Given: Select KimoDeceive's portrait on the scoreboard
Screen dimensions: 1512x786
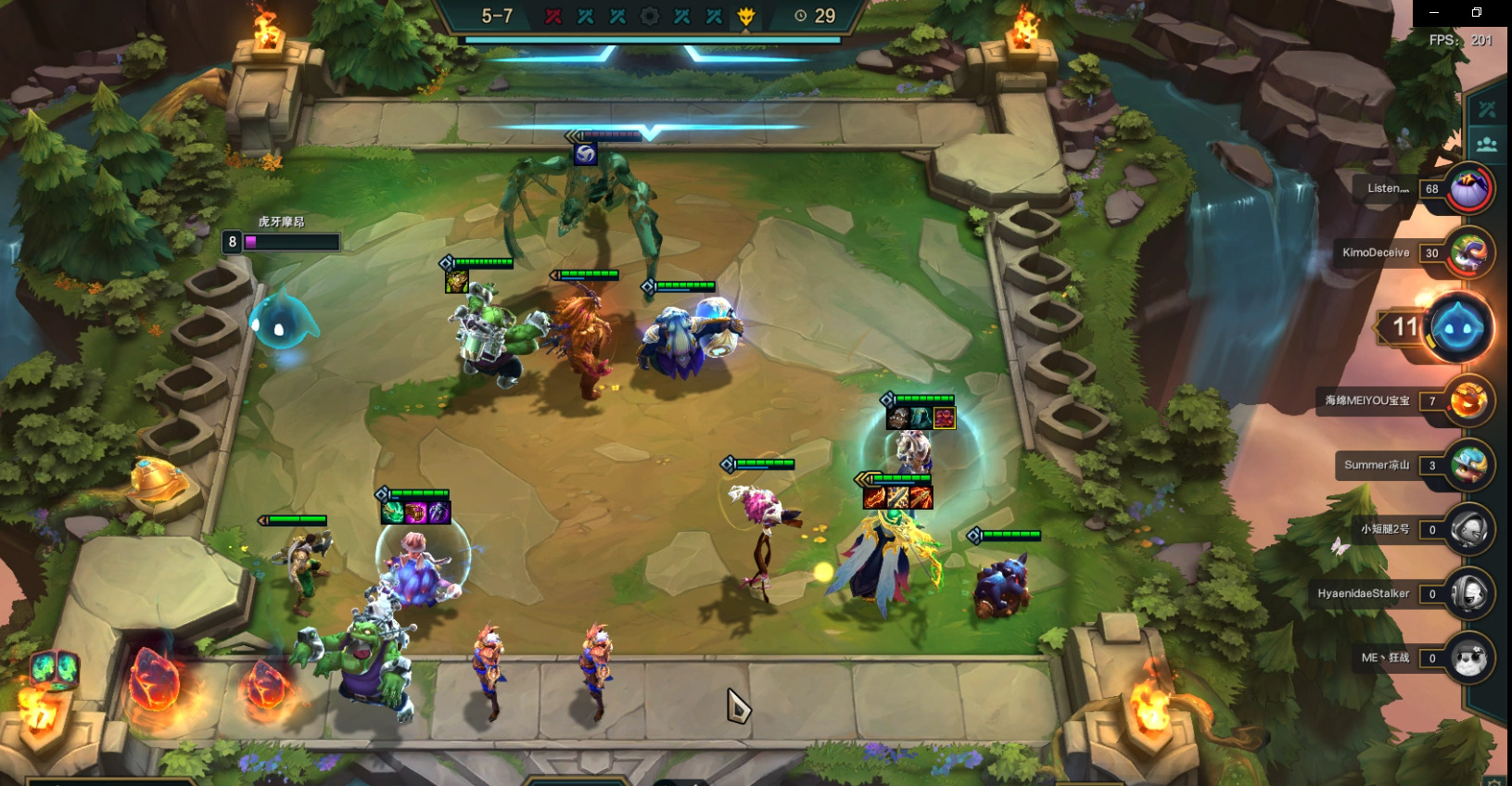Looking at the screenshot, I should [1468, 252].
